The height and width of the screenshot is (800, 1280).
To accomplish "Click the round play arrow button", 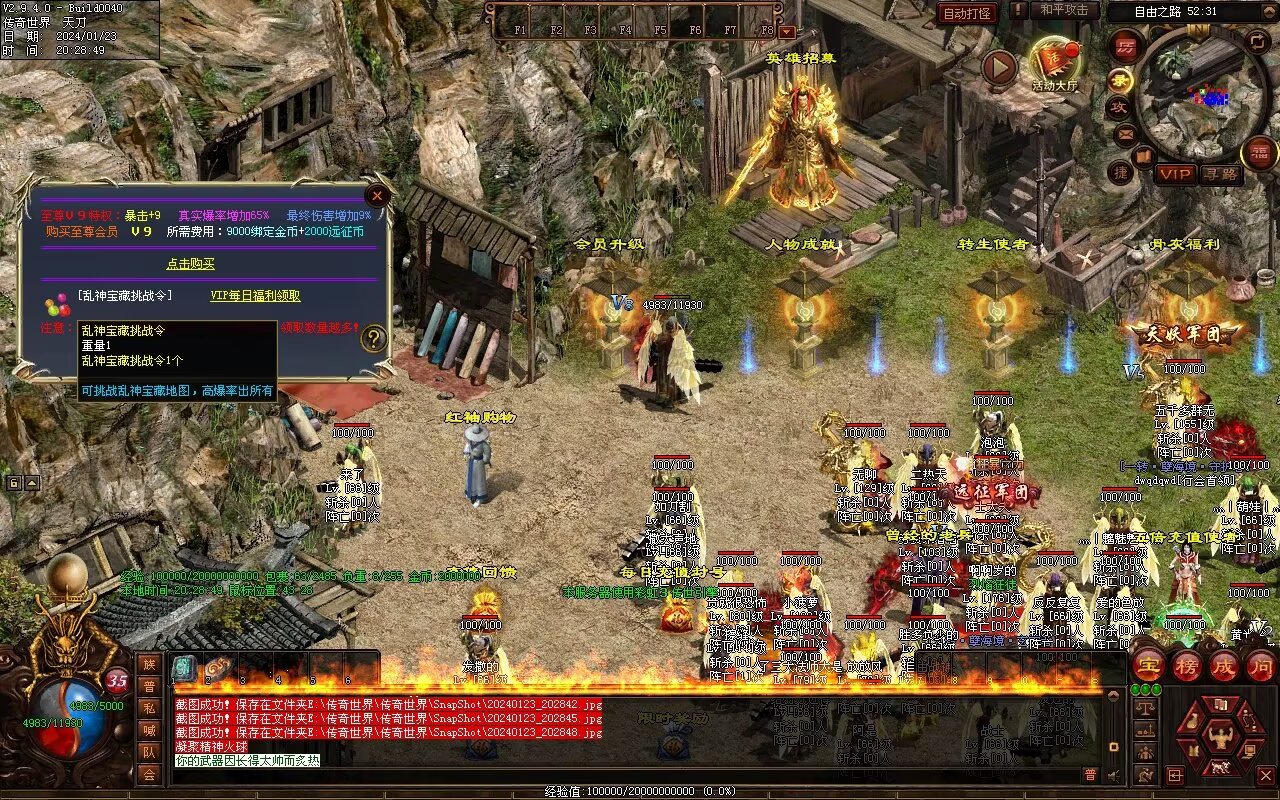I will pyautogui.click(x=998, y=68).
